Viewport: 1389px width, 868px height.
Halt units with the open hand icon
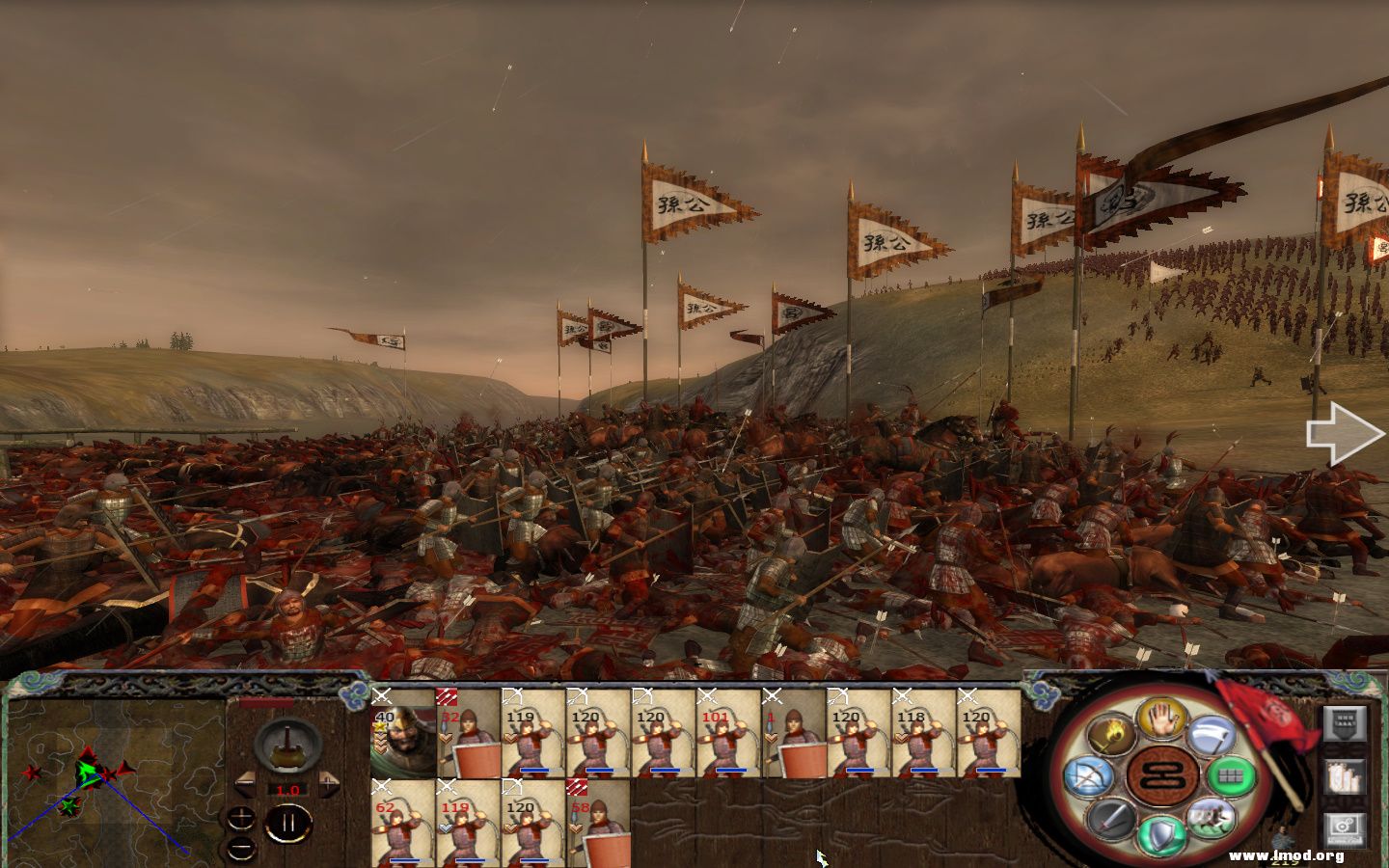(x=1160, y=718)
